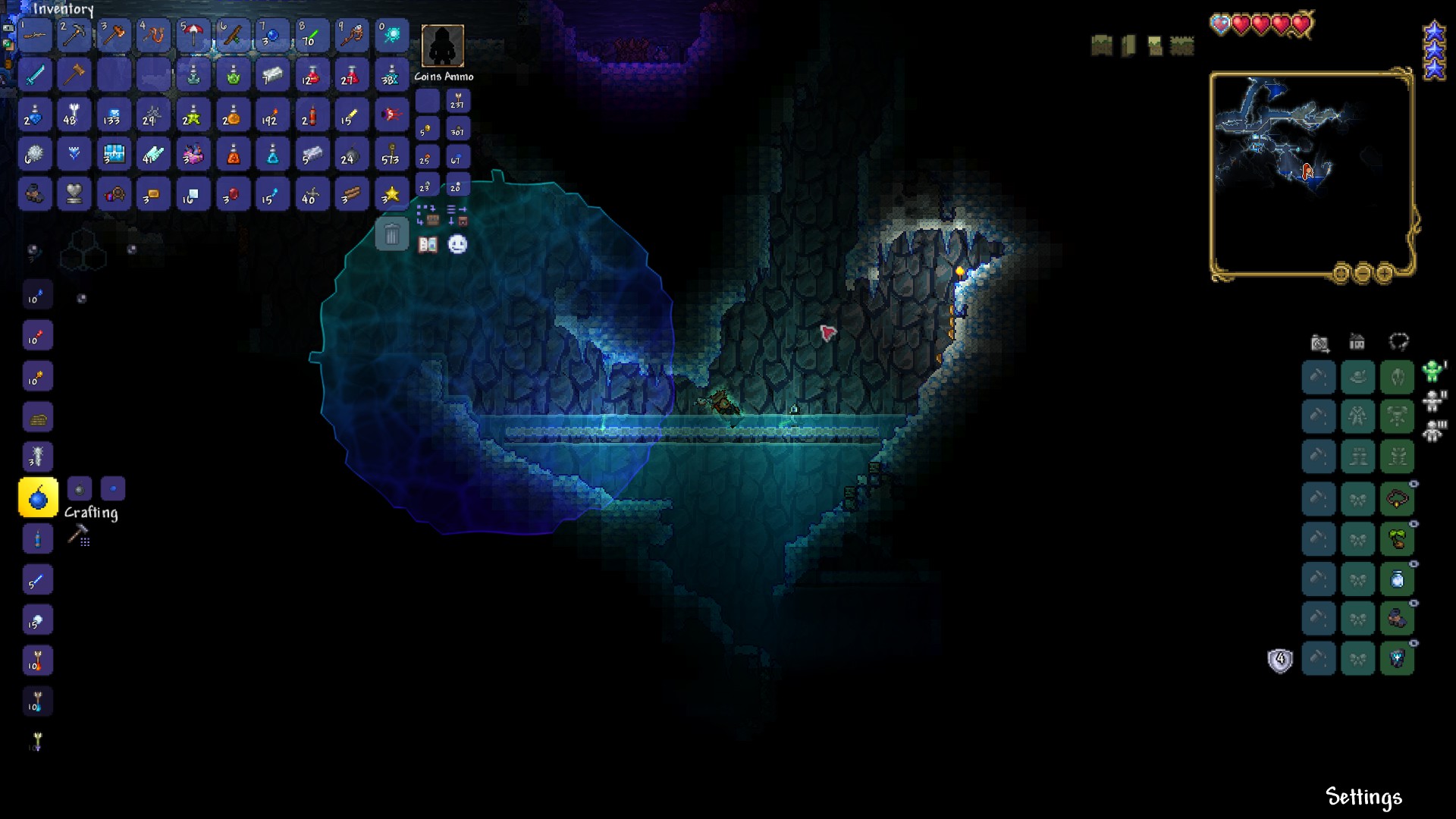1456x819 pixels.
Task: Toggle visibility of the necklace accessory slot
Action: (1414, 484)
